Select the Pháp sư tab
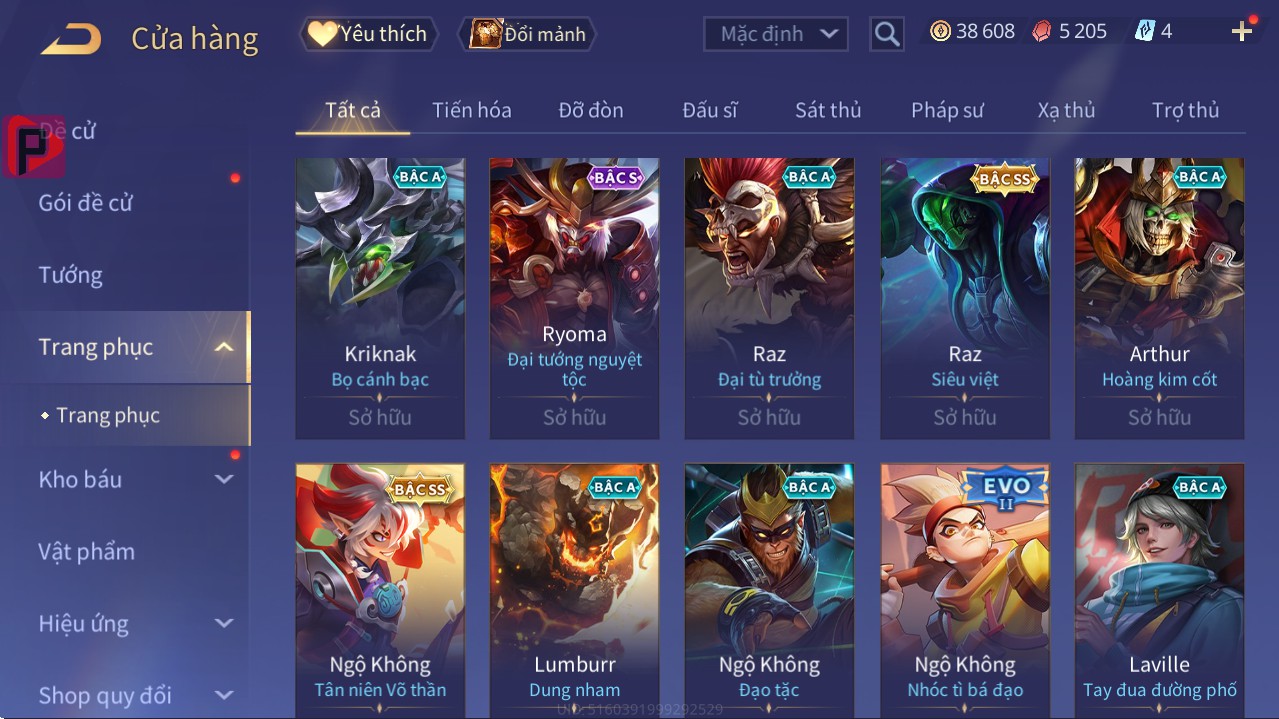The image size is (1279, 719). [947, 110]
